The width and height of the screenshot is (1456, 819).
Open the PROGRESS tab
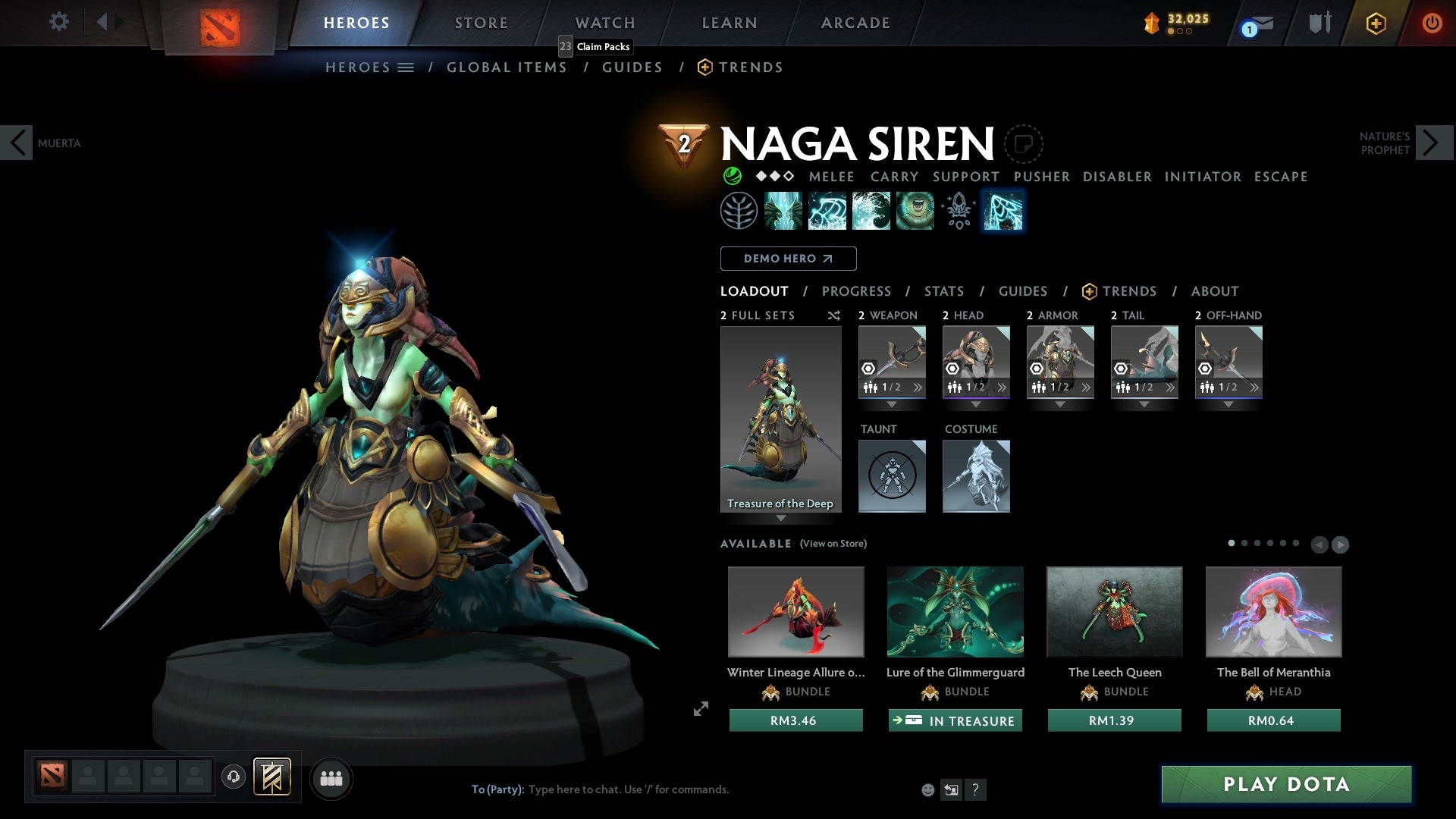(x=856, y=291)
